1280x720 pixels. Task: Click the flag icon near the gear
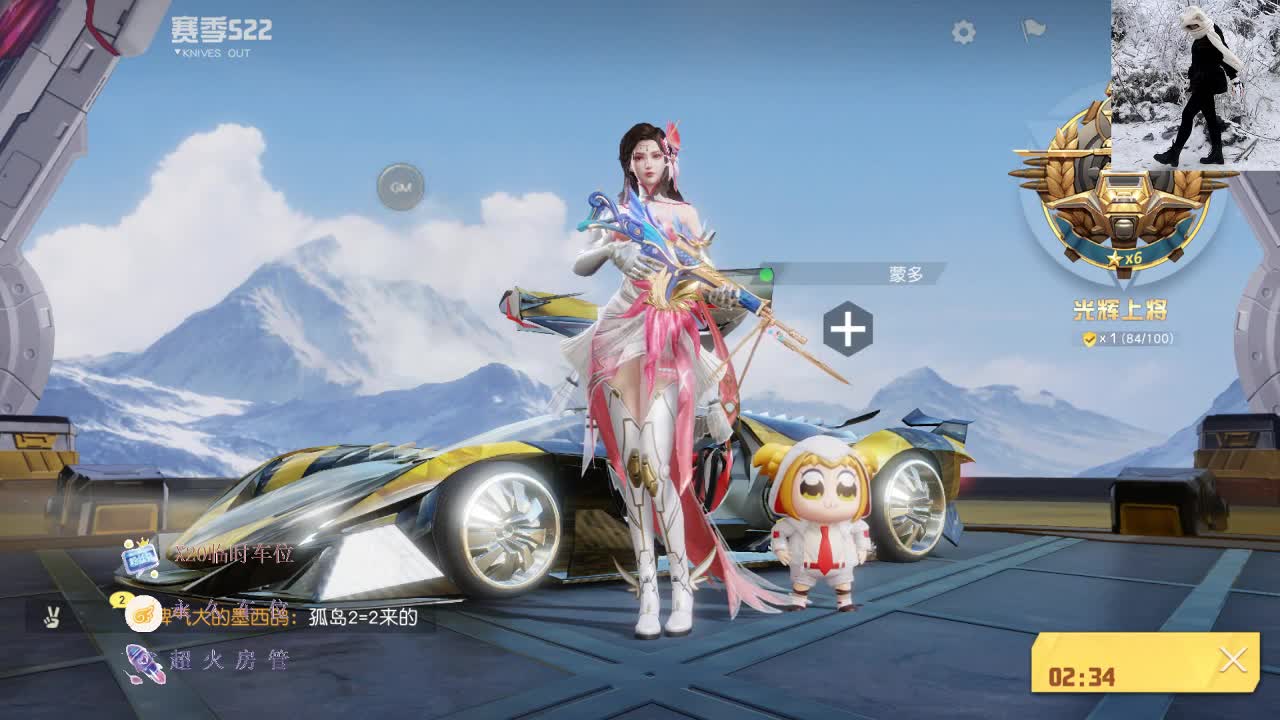click(x=1033, y=31)
